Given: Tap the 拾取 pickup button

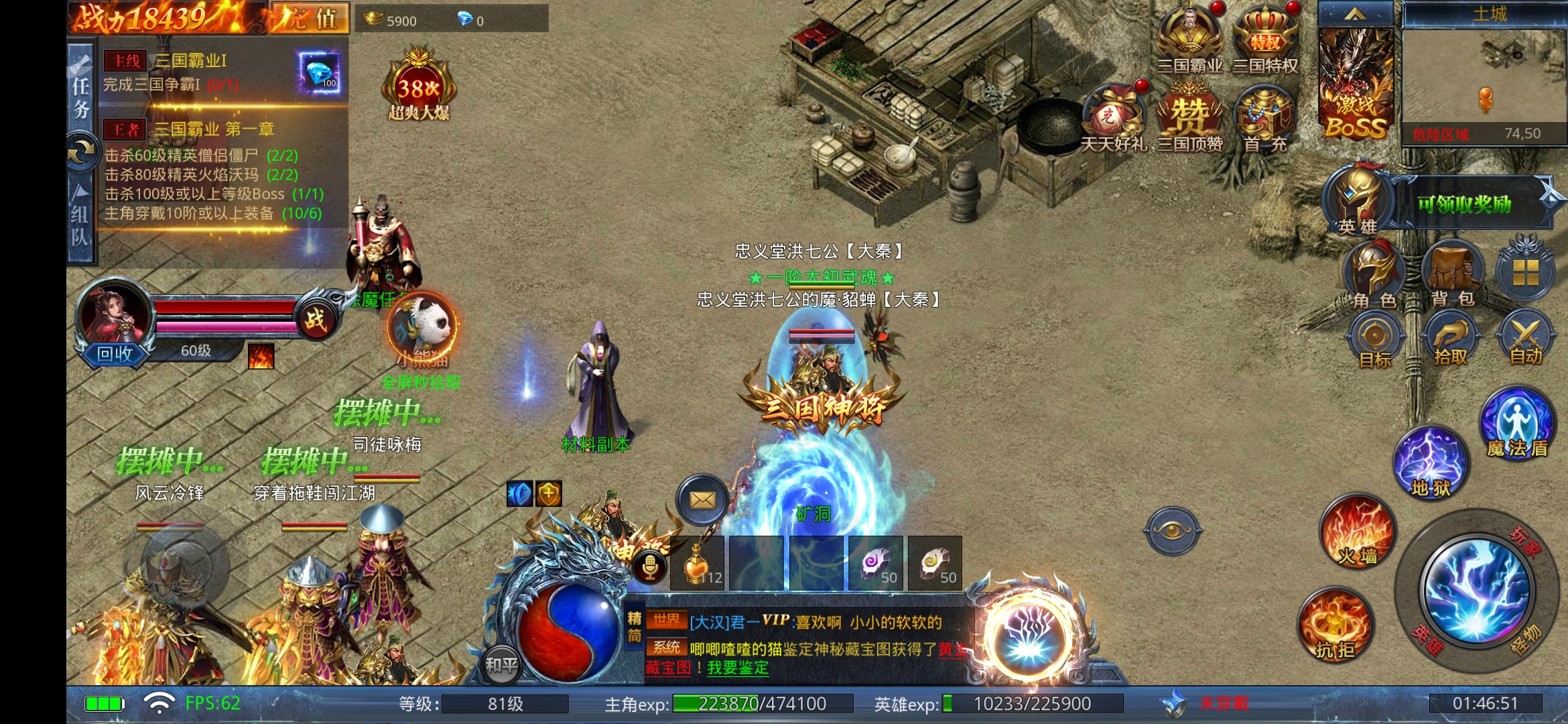Looking at the screenshot, I should [1450, 340].
